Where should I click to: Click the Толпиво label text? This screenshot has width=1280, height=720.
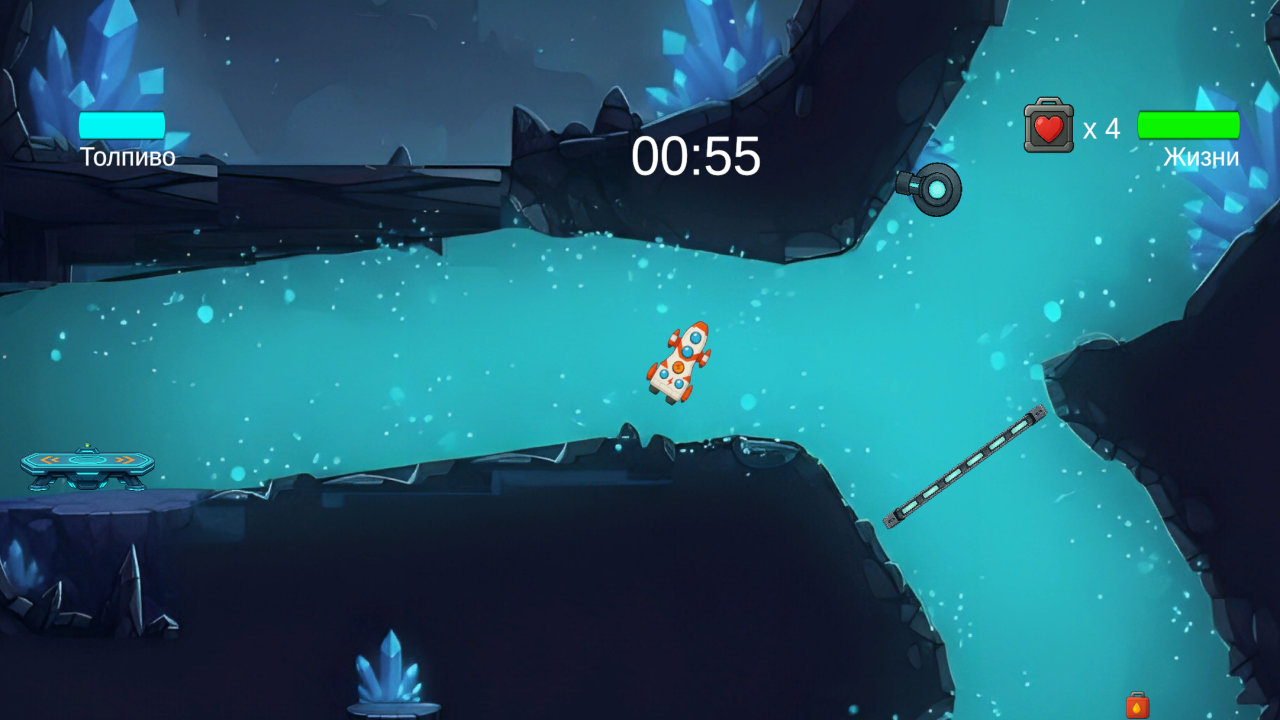[x=129, y=157]
